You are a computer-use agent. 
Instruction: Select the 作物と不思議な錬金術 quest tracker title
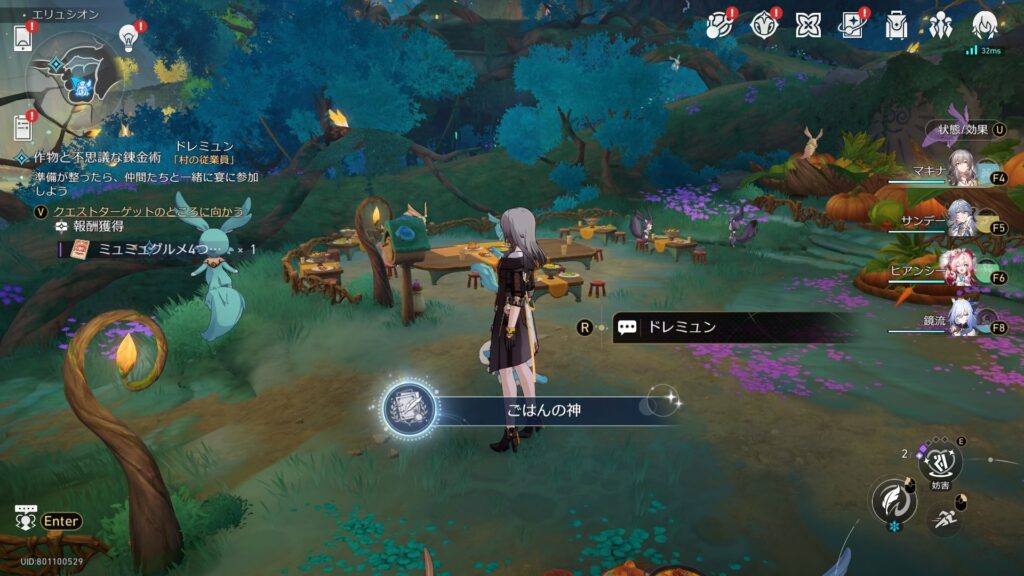(98, 158)
